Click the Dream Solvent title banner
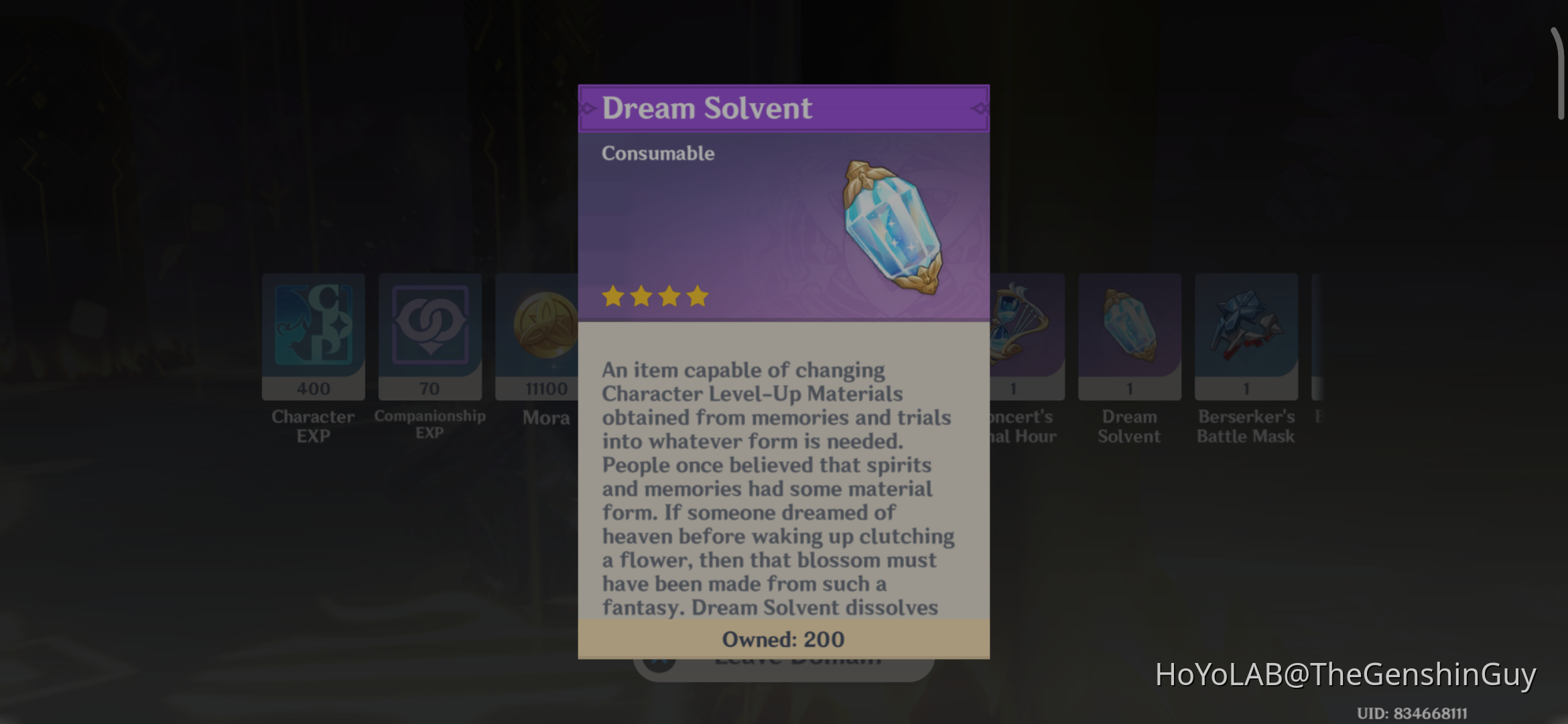 tap(783, 108)
